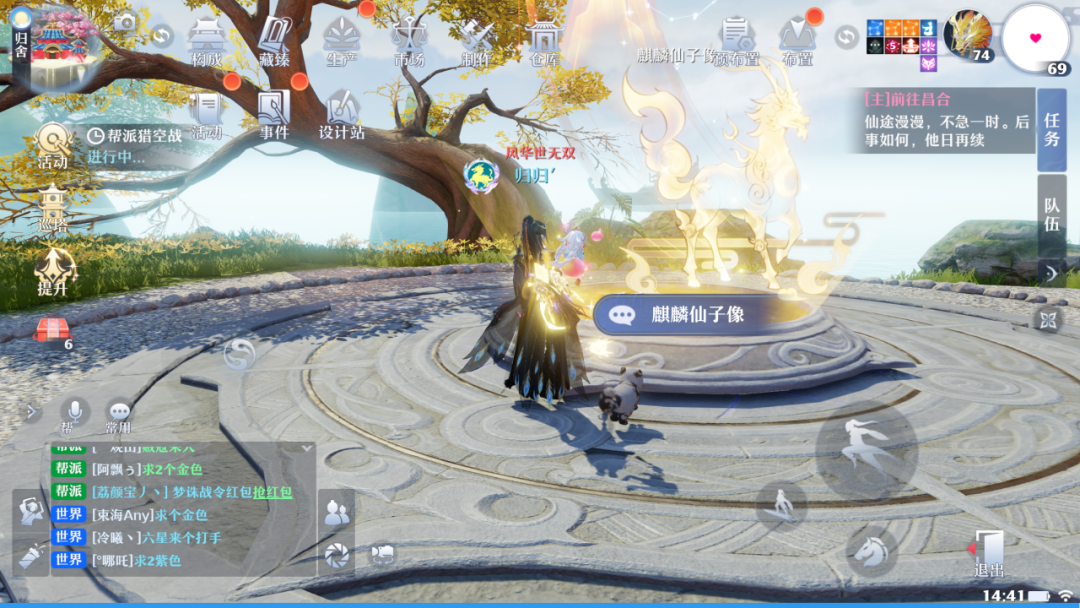Screen dimensions: 1080x608
Task: Open the 事件 events icon
Action: coord(273,114)
